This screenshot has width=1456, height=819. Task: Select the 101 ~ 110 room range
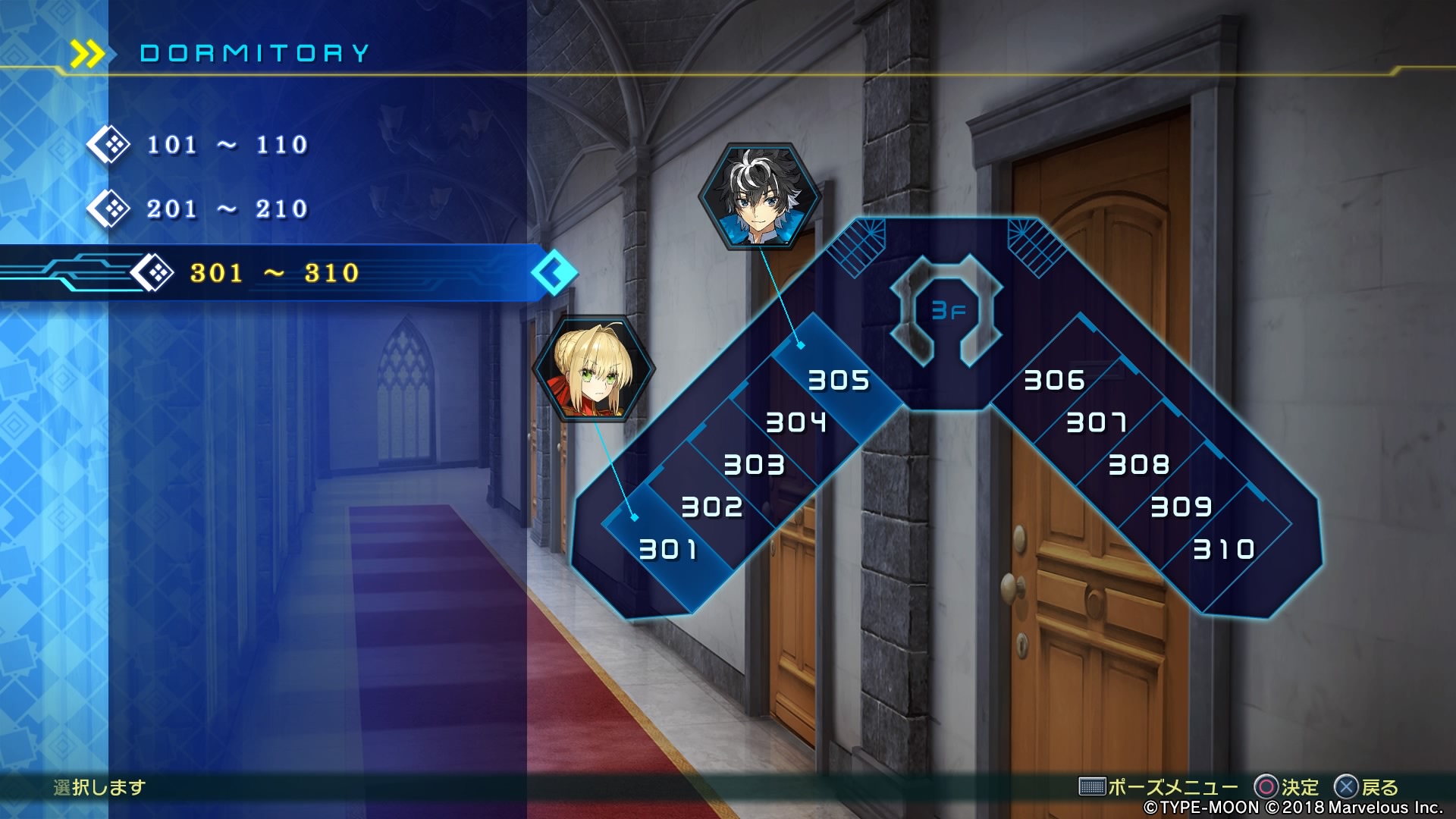point(227,145)
